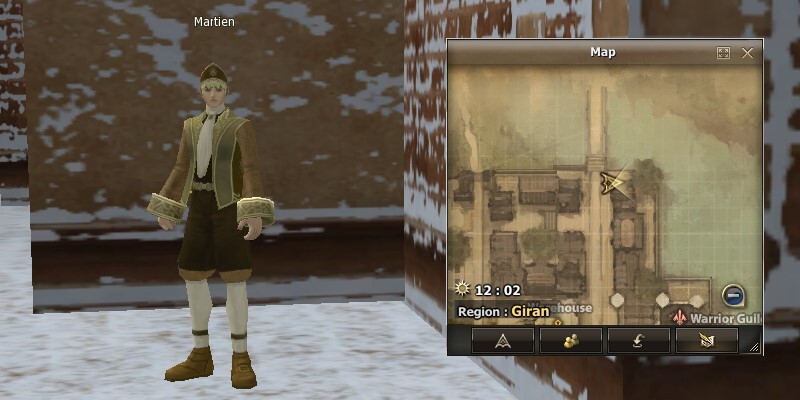The height and width of the screenshot is (400, 800).
Task: Expand the Map window to full size
Action: pos(723,53)
